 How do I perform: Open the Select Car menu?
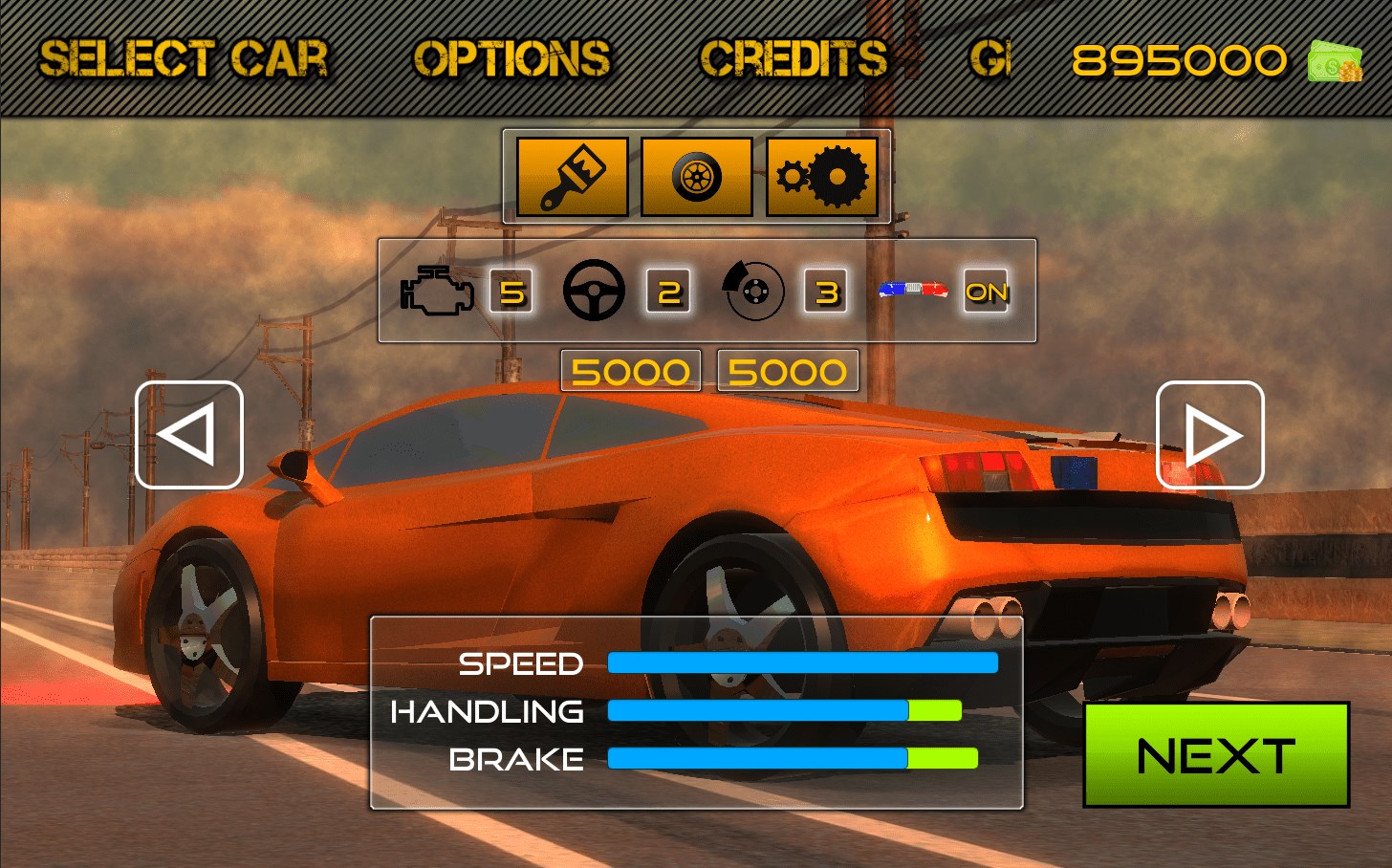pyautogui.click(x=184, y=58)
